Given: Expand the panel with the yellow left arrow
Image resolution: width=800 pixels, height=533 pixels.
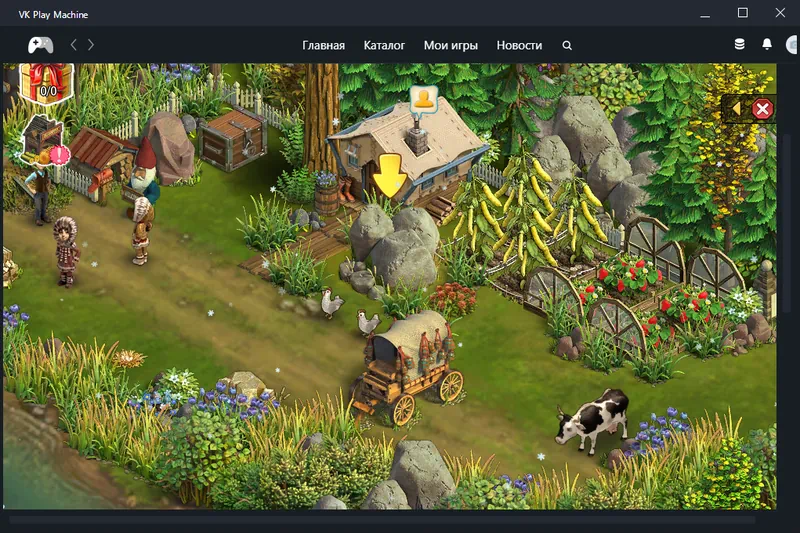Looking at the screenshot, I should (x=737, y=108).
